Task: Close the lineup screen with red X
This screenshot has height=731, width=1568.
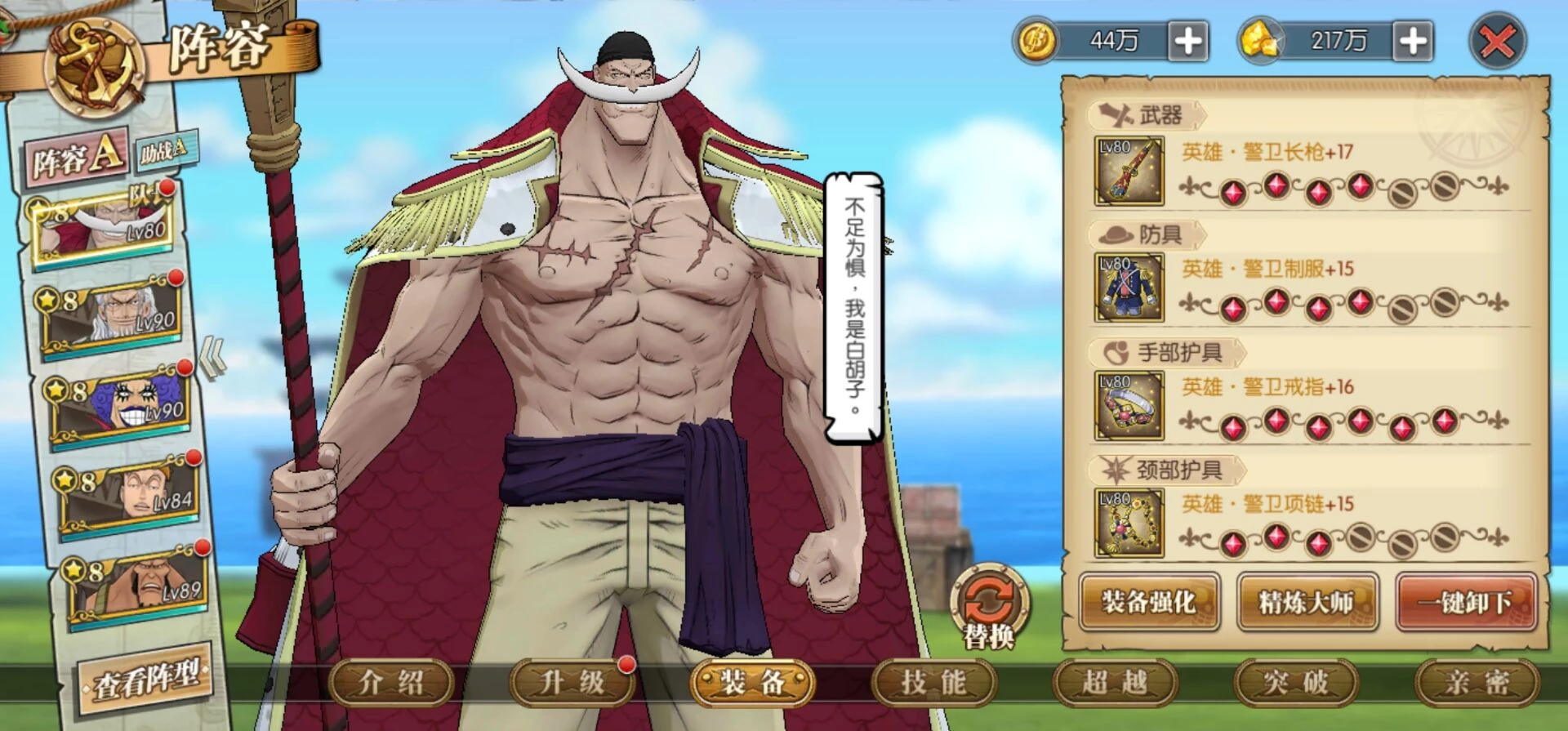Action: click(1496, 41)
